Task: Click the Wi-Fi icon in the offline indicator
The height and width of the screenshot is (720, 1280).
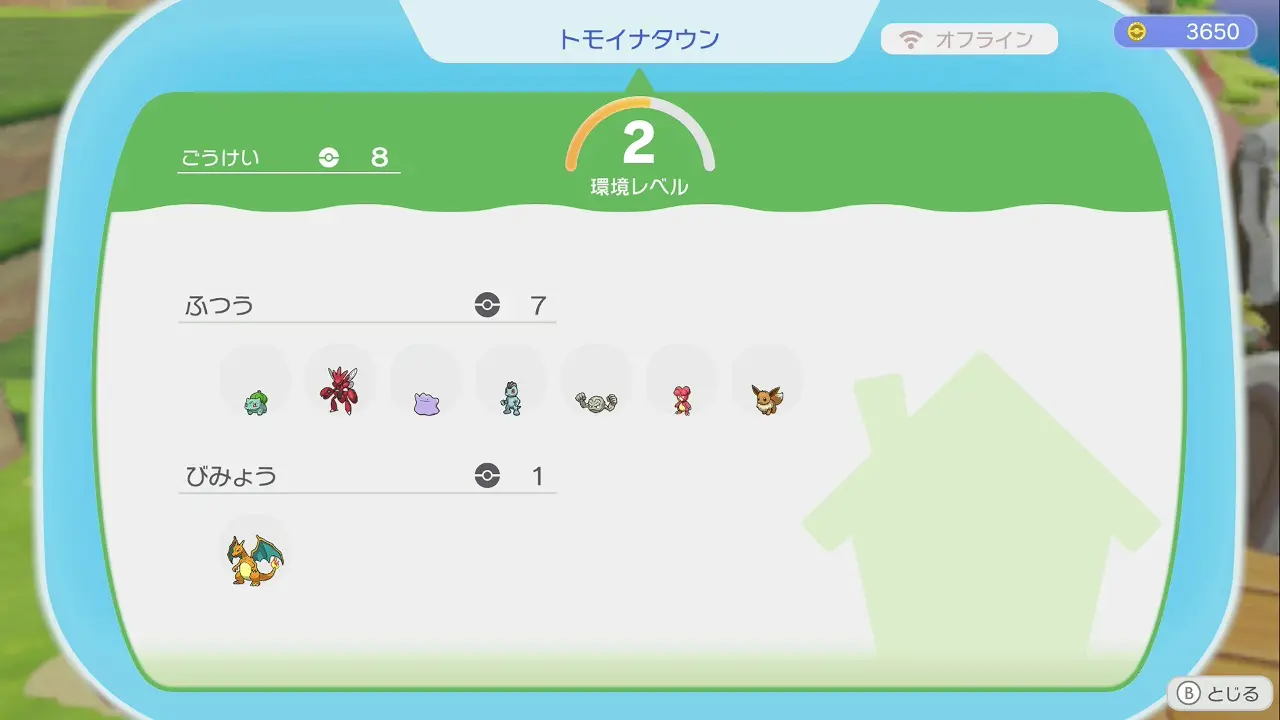Action: [x=913, y=39]
